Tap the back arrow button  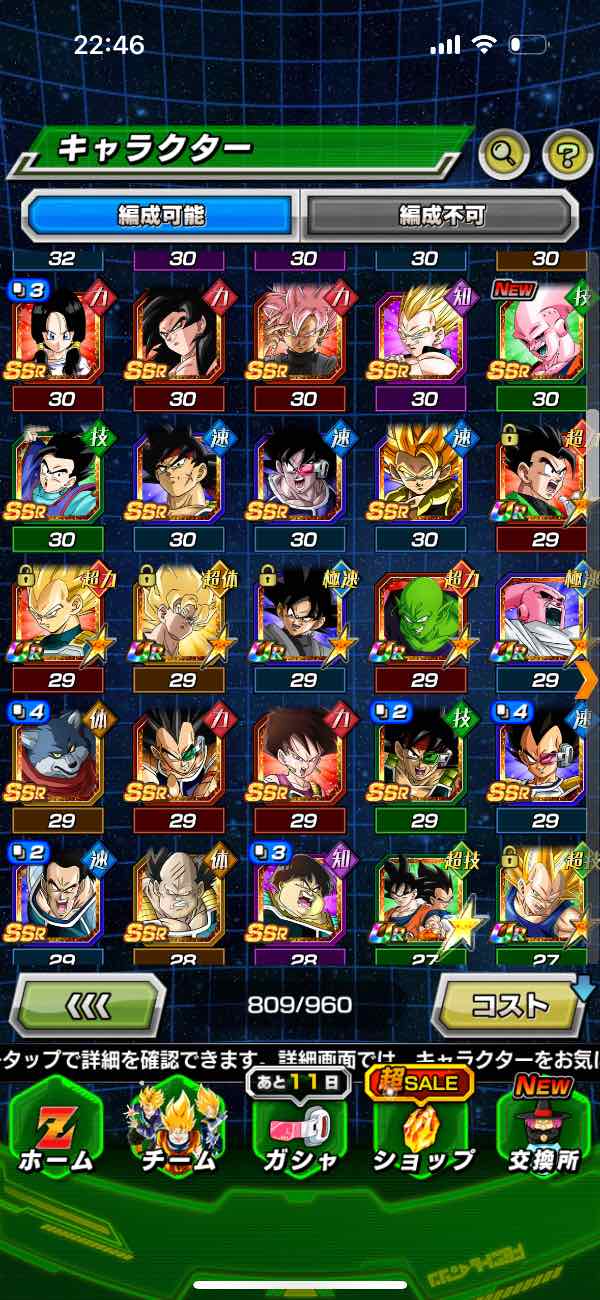(x=87, y=1004)
